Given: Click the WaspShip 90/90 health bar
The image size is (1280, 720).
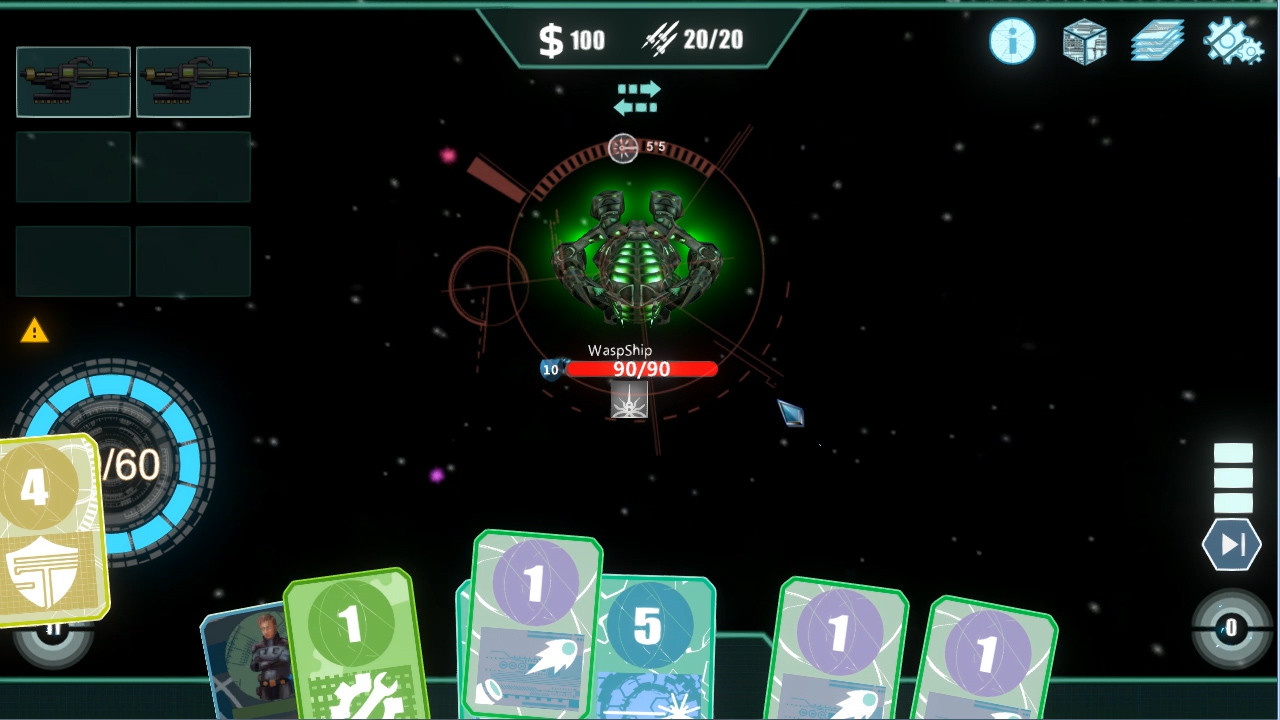Looking at the screenshot, I should [641, 369].
